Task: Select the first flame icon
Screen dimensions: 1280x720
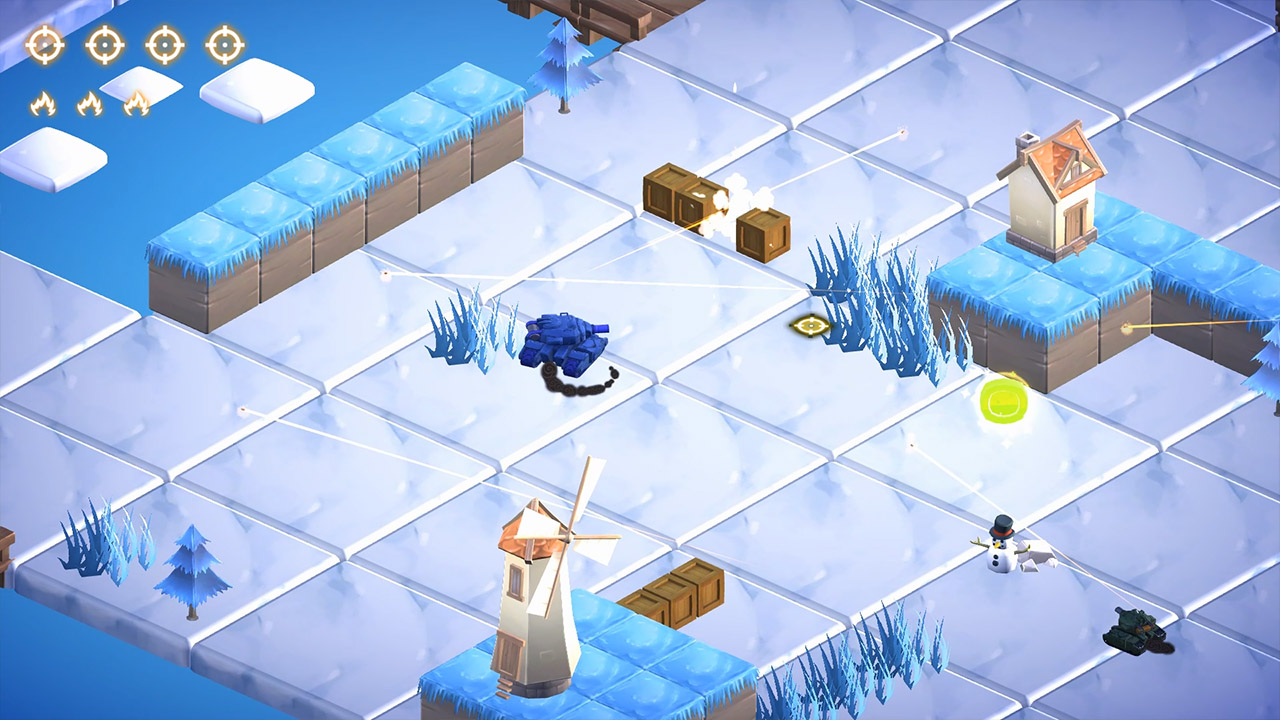Action: click(44, 102)
